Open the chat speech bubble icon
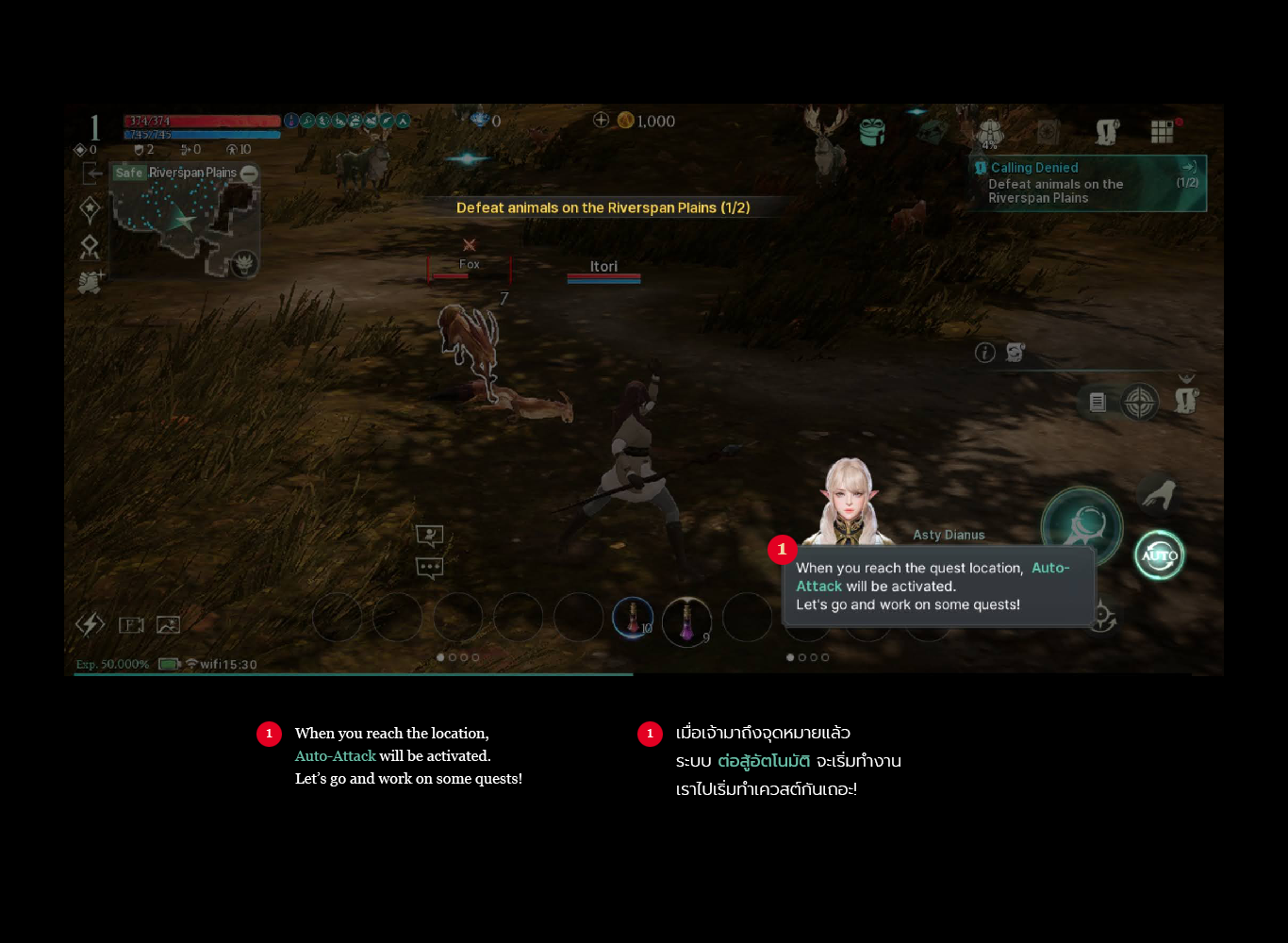The image size is (1288, 943). 430,568
